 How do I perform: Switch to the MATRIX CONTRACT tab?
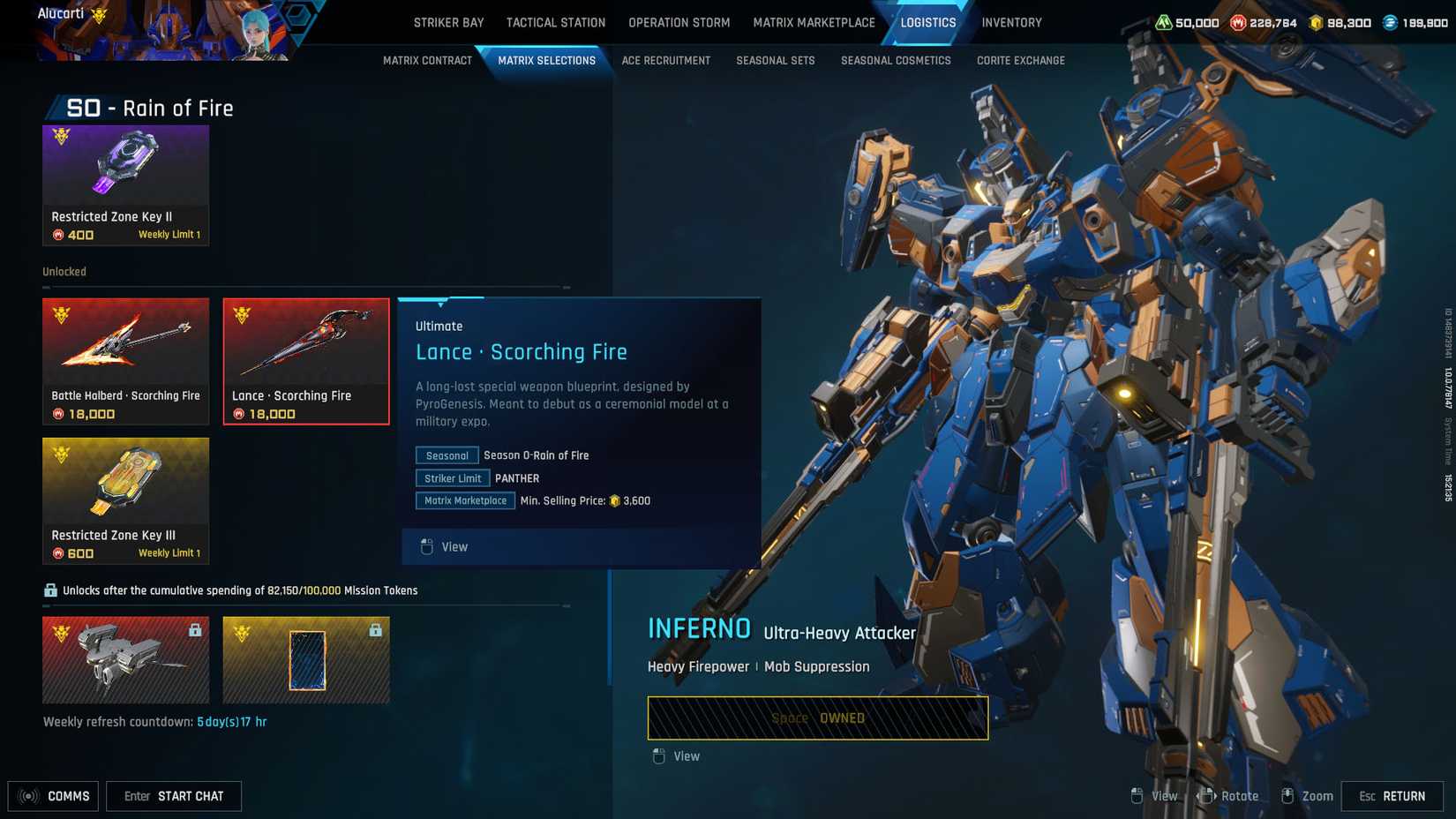click(426, 60)
